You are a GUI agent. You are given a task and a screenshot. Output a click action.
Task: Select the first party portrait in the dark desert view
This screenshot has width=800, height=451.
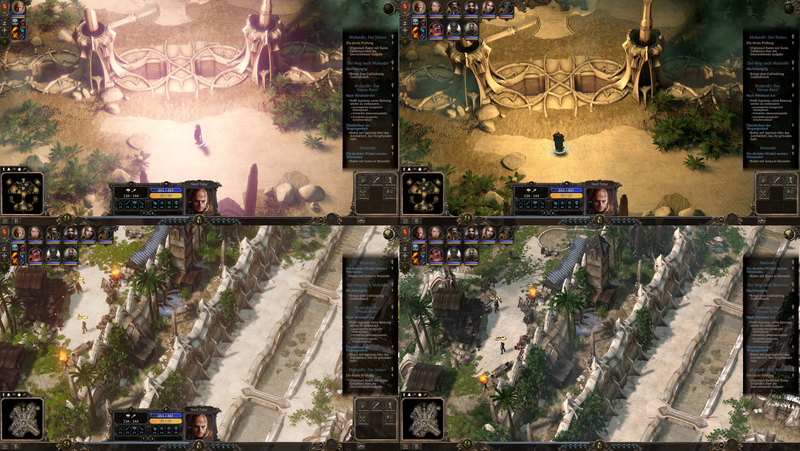[418, 8]
